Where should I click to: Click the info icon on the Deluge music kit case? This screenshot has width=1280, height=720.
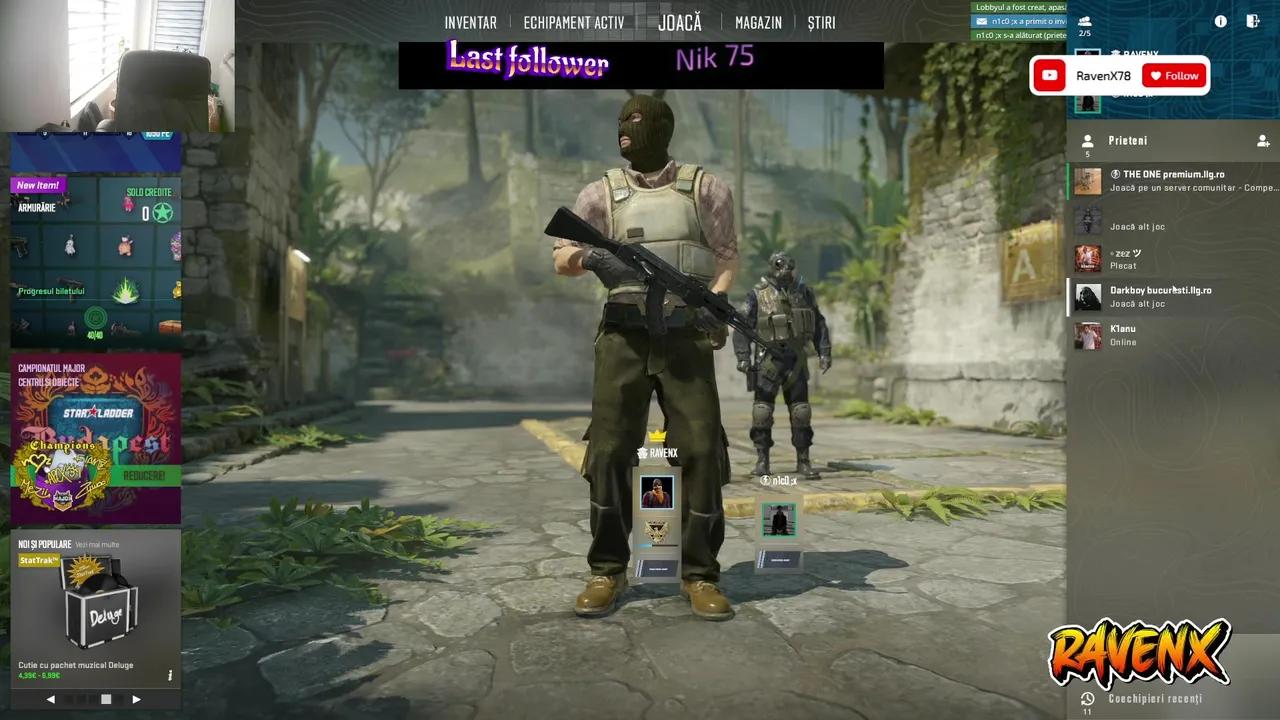coord(170,676)
